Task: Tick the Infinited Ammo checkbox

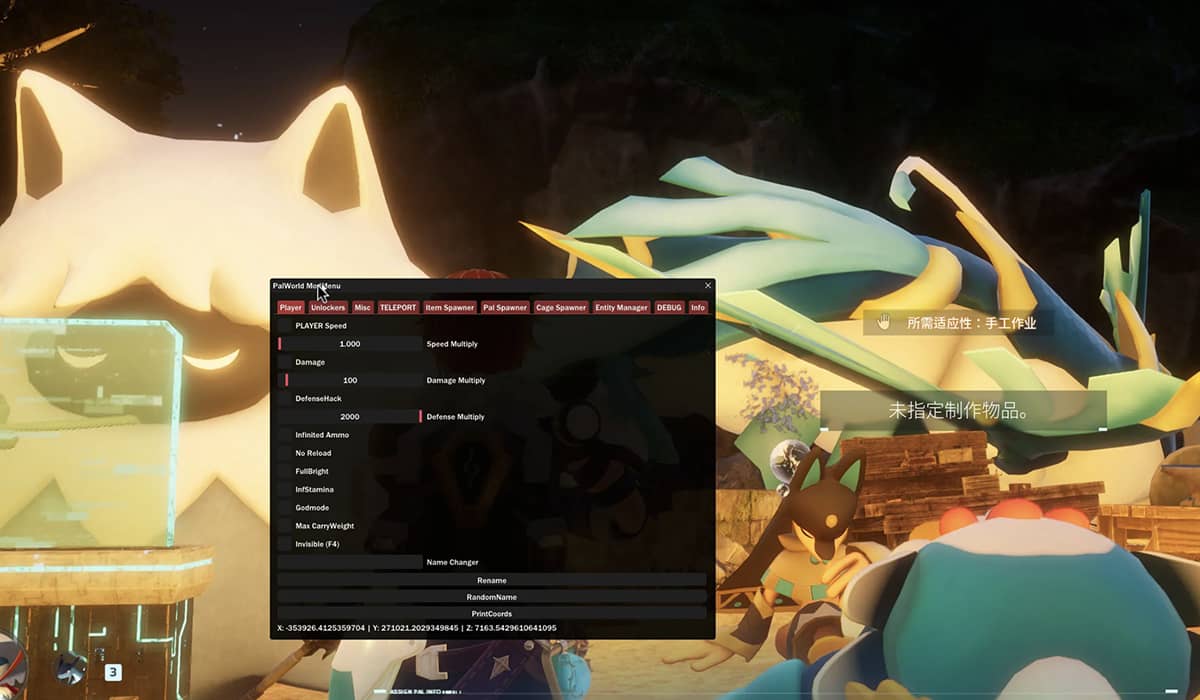Action: [x=285, y=435]
